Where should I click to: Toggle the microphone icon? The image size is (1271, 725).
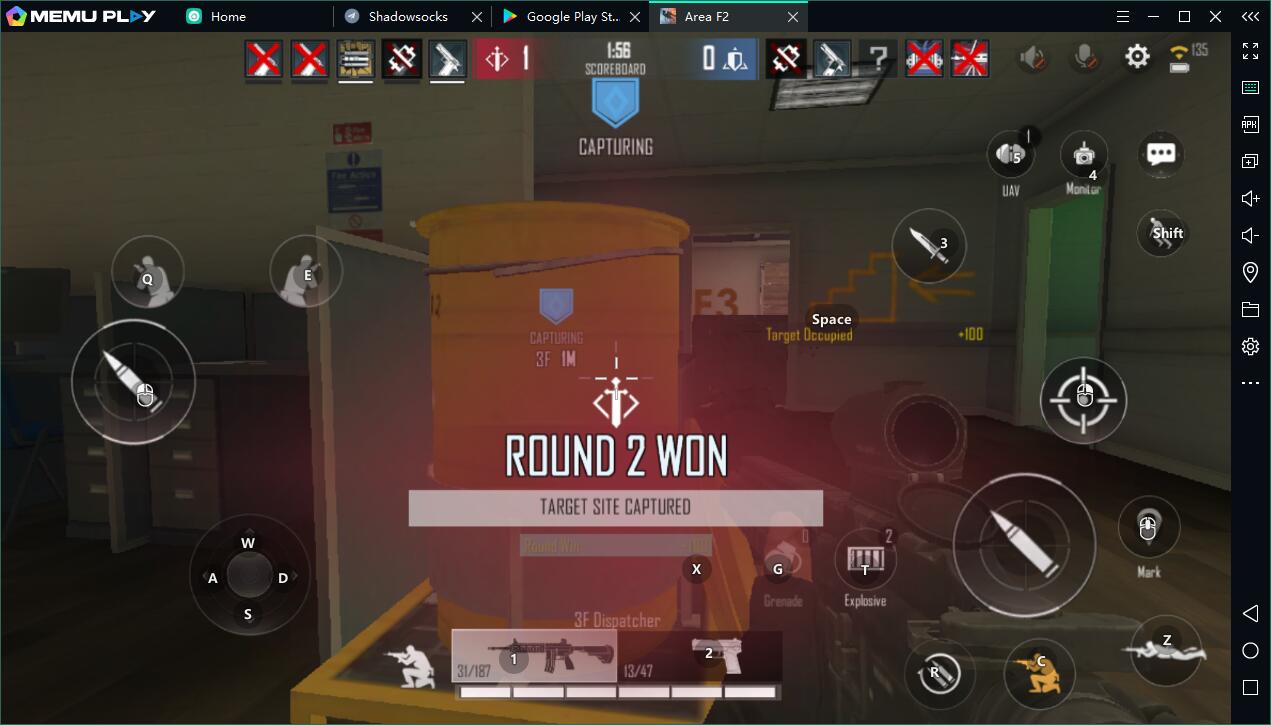(1084, 58)
